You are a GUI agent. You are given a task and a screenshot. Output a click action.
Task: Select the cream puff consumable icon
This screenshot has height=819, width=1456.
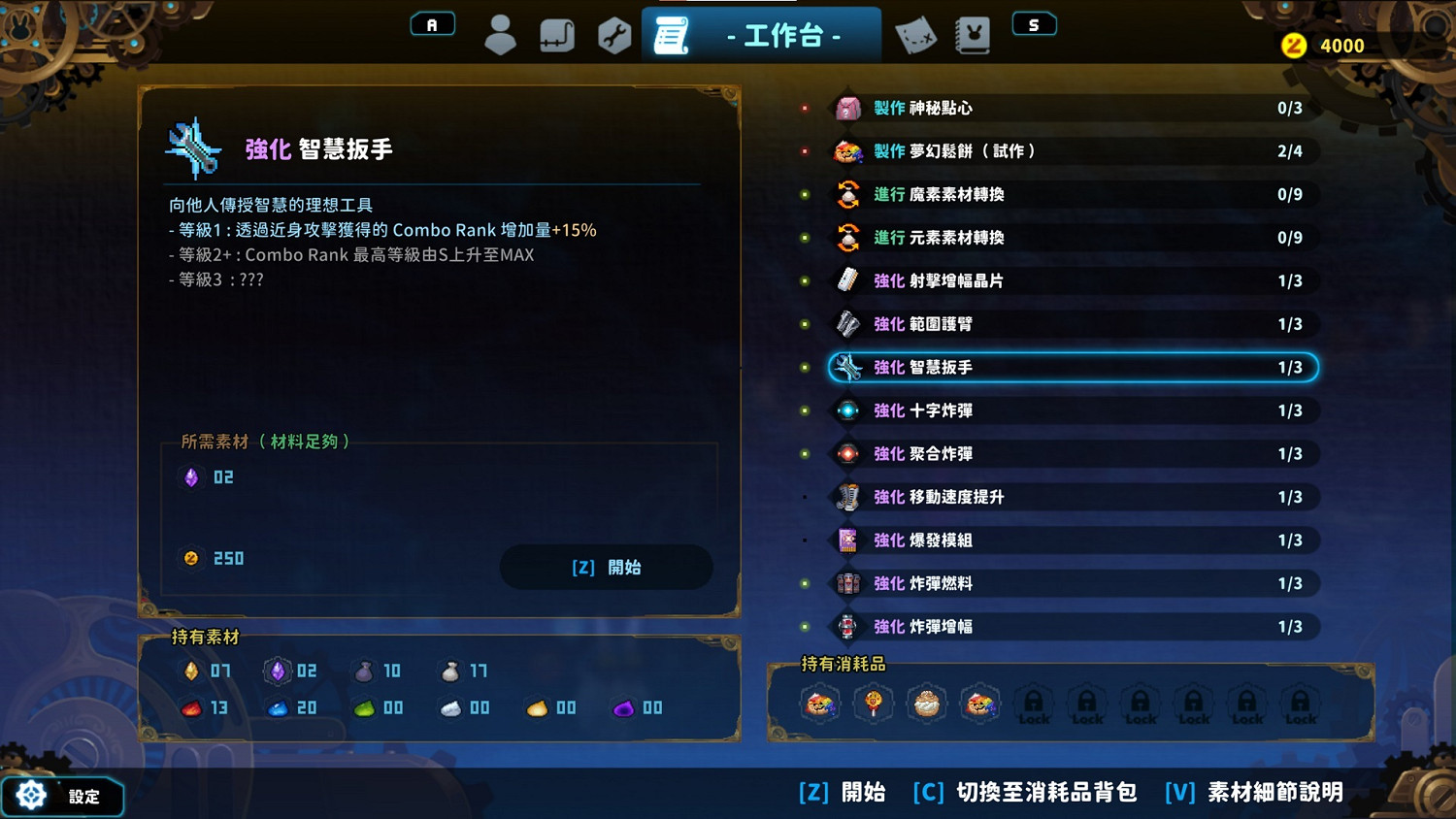[x=927, y=704]
